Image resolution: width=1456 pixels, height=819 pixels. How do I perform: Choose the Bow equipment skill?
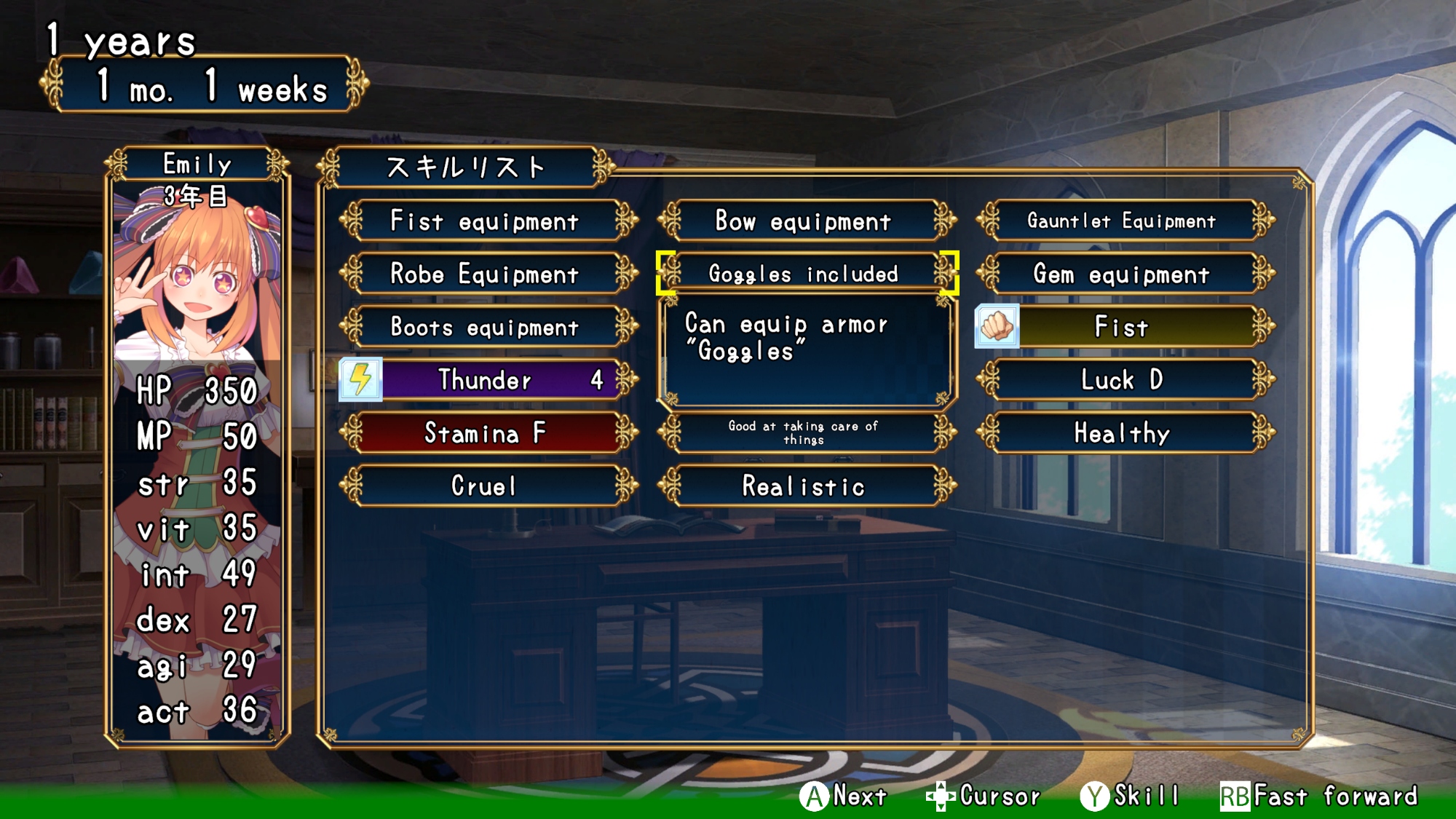[804, 221]
